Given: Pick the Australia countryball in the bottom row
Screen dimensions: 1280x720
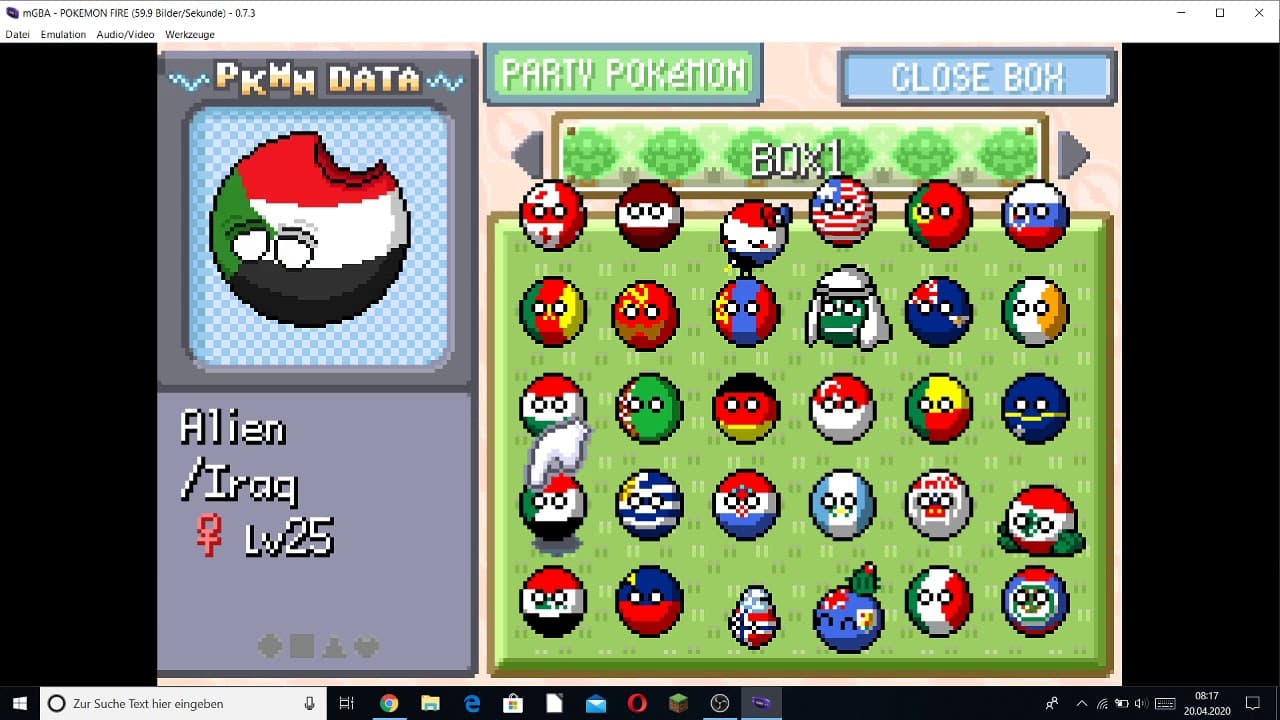Looking at the screenshot, I should click(x=845, y=612).
